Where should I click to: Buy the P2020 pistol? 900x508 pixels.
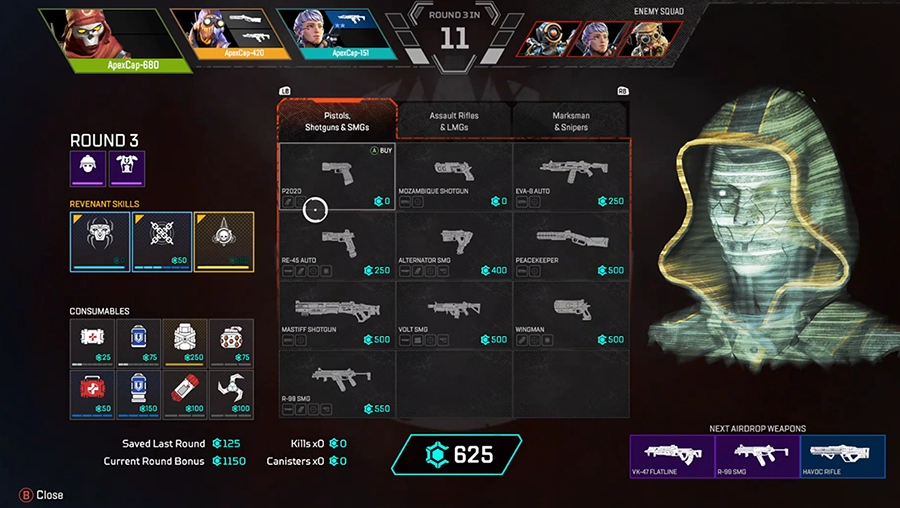coord(337,176)
